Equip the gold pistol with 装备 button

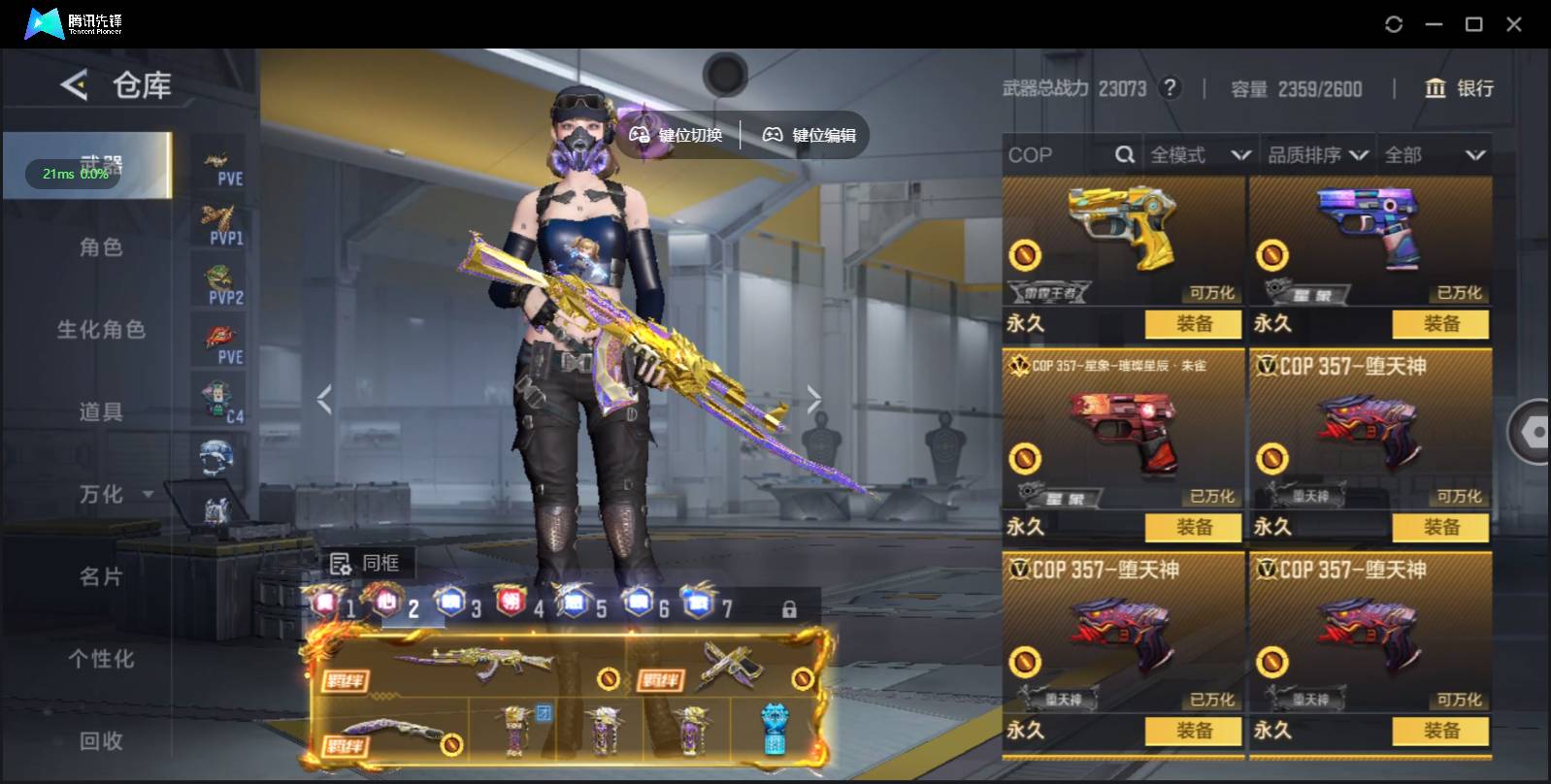[1194, 324]
